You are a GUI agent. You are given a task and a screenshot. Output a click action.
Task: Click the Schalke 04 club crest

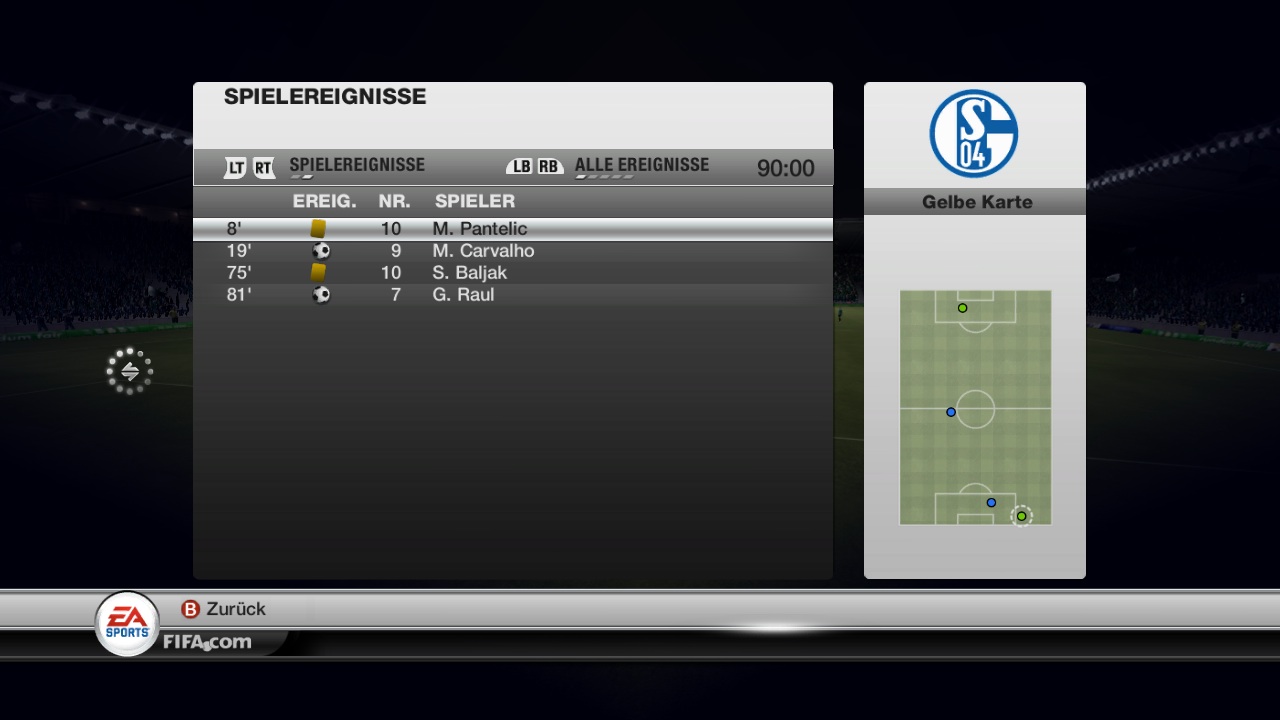click(x=973, y=134)
